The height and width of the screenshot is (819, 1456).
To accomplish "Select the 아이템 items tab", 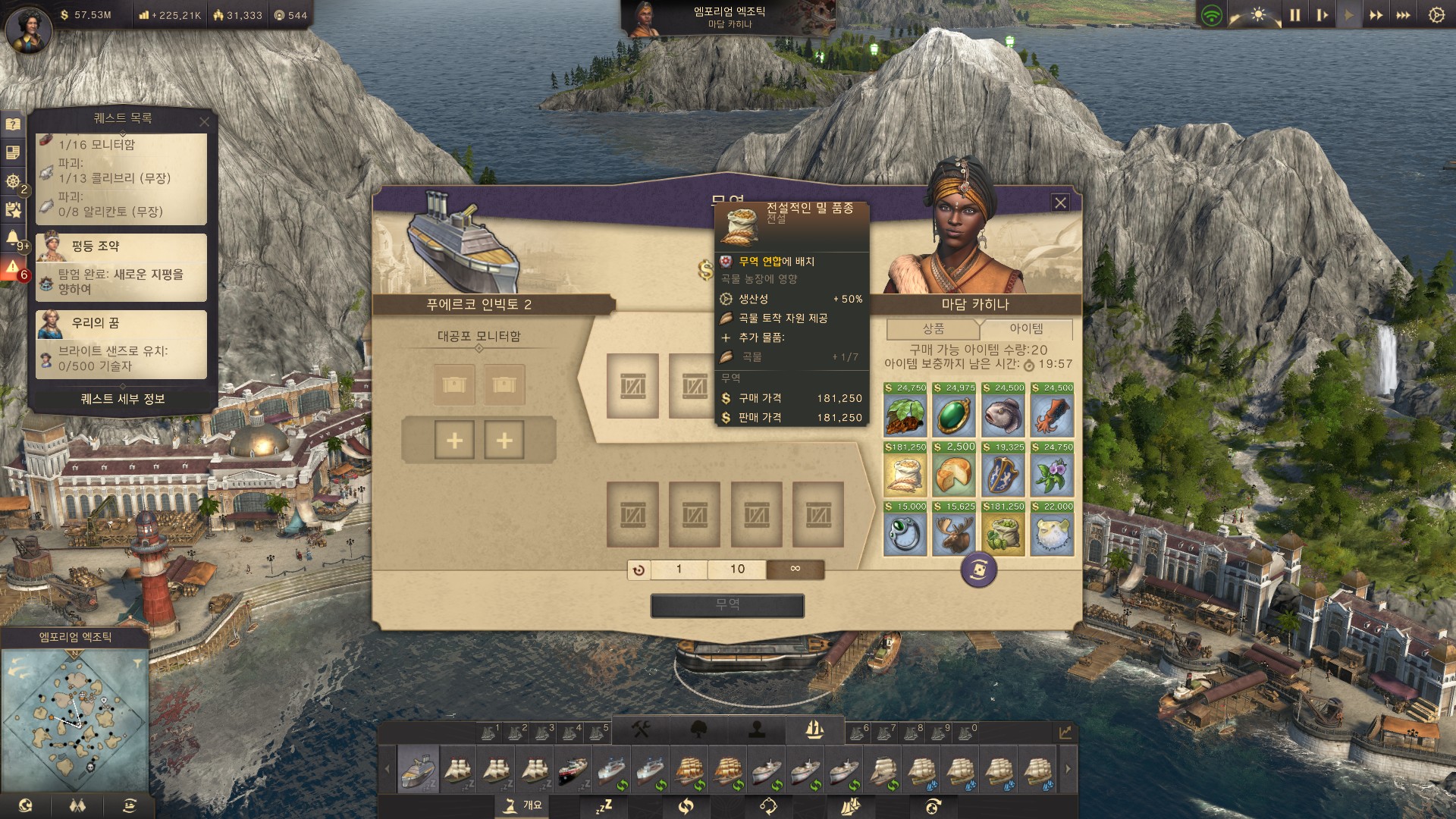I will 1026,328.
